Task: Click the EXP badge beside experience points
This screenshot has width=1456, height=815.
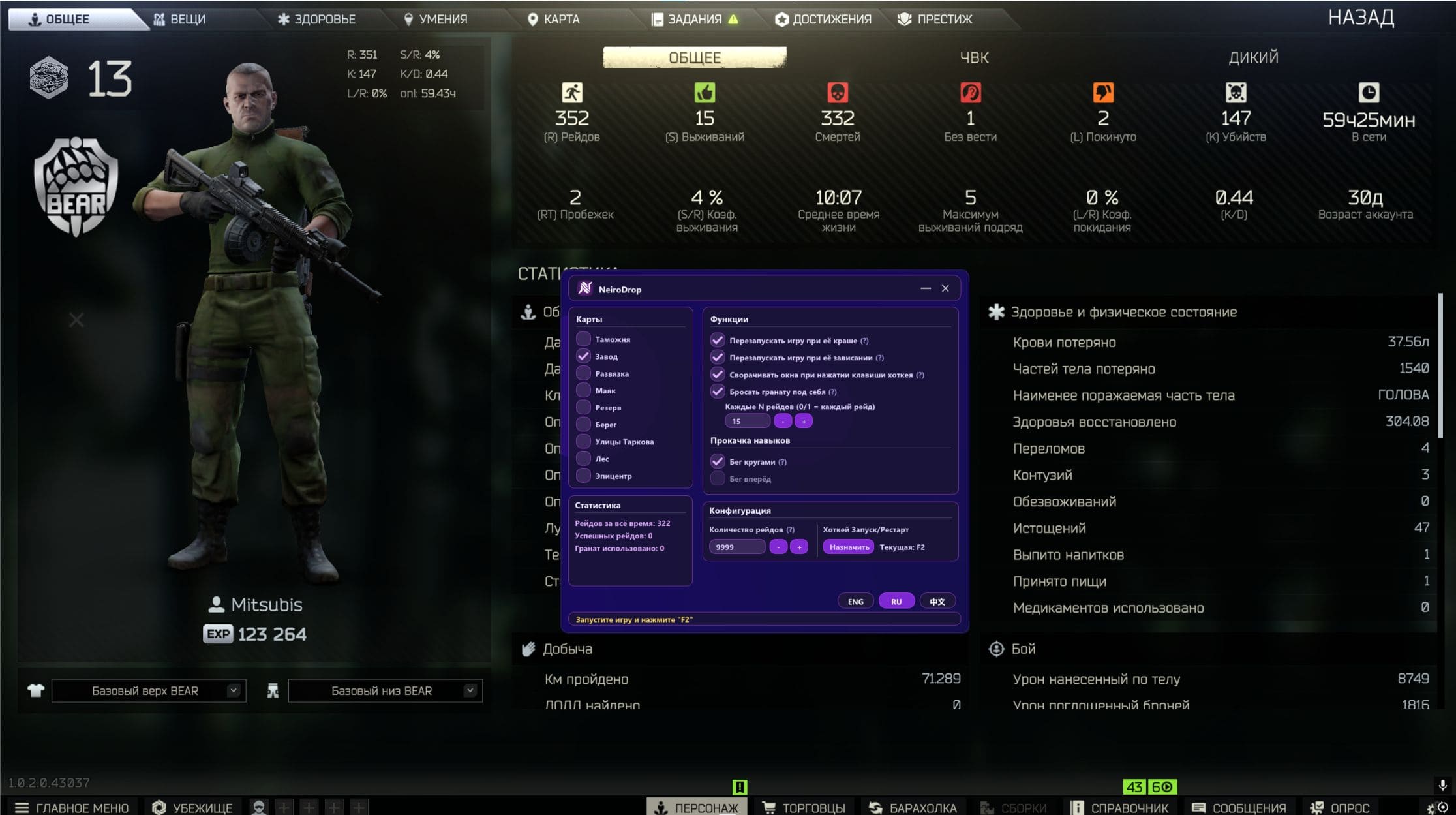Action: [x=218, y=634]
